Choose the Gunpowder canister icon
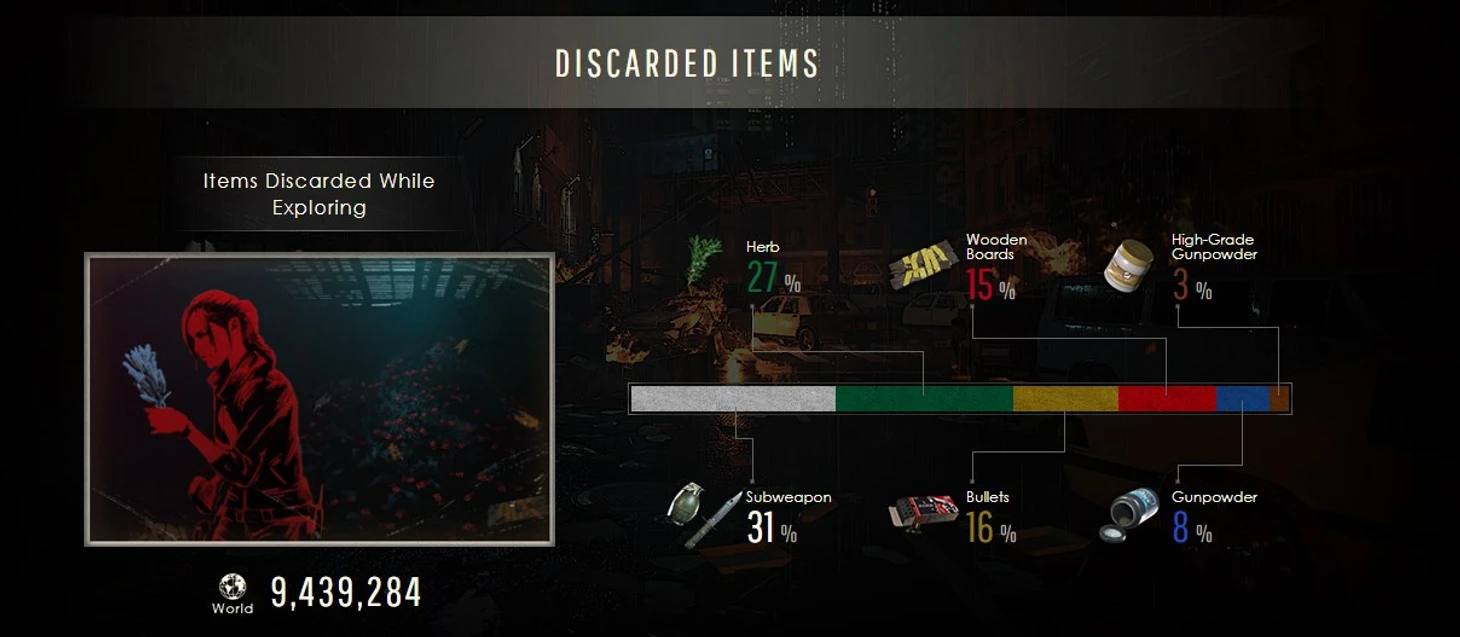 pyautogui.click(x=1129, y=516)
